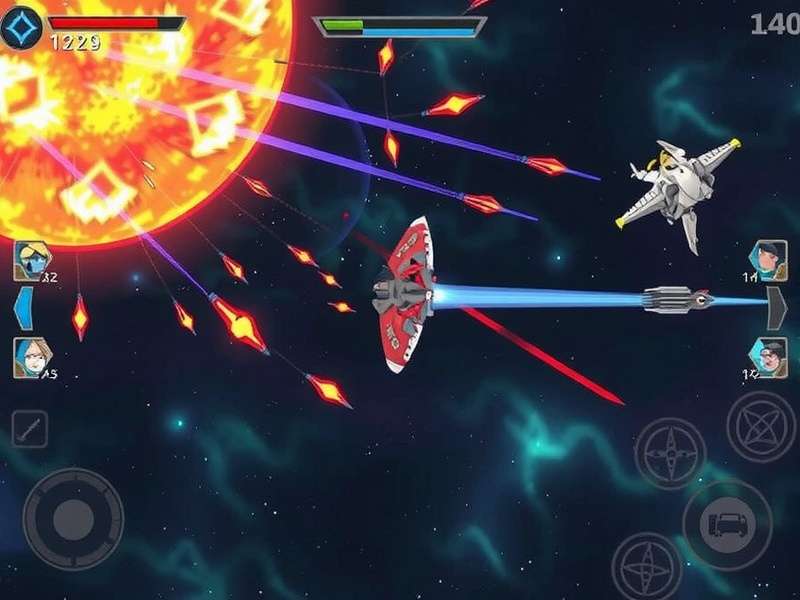
Task: Tap the blue diamond emblem icon
Action: click(20, 28)
